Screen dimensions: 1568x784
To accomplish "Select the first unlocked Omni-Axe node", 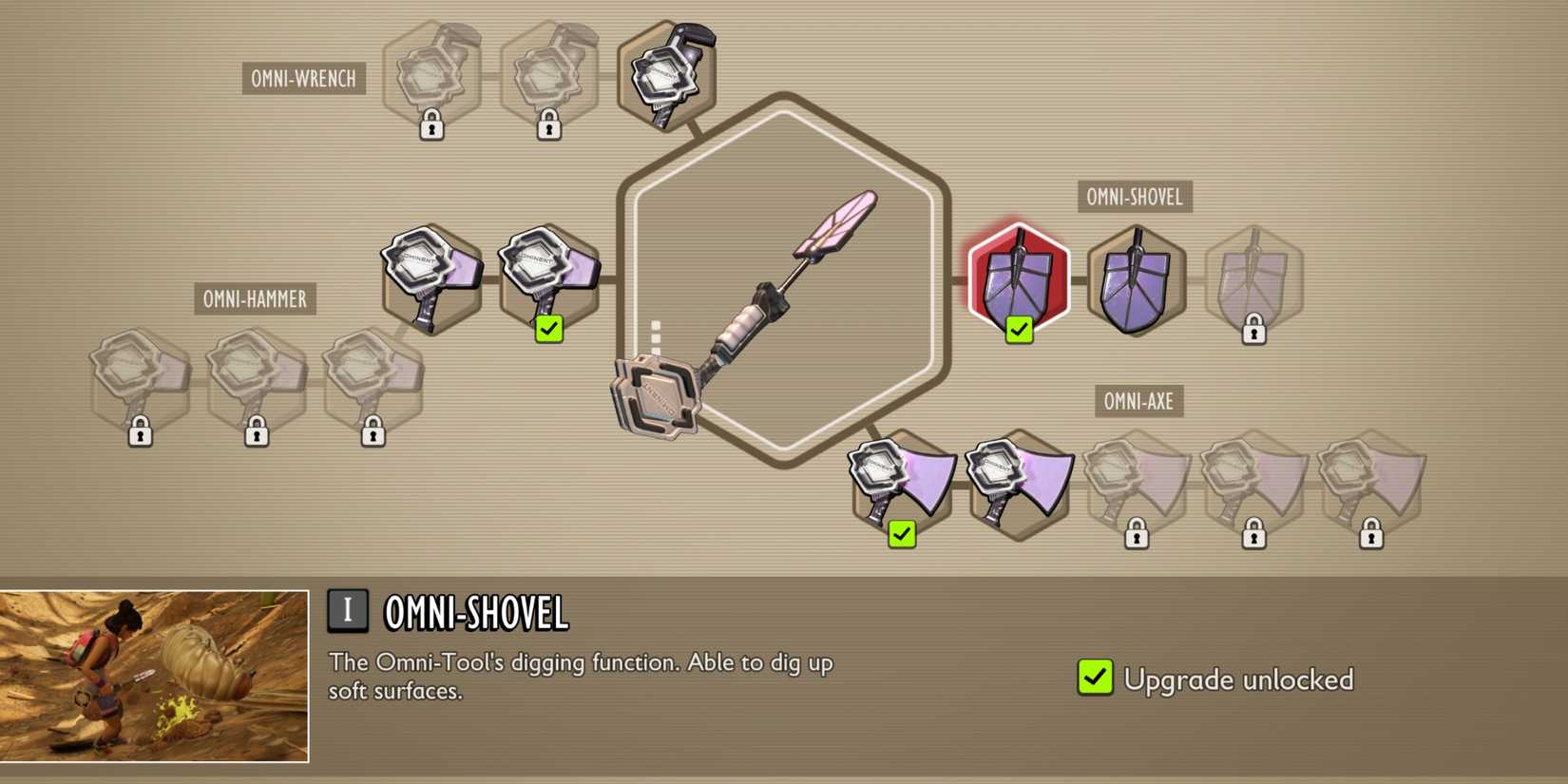I will [x=901, y=480].
